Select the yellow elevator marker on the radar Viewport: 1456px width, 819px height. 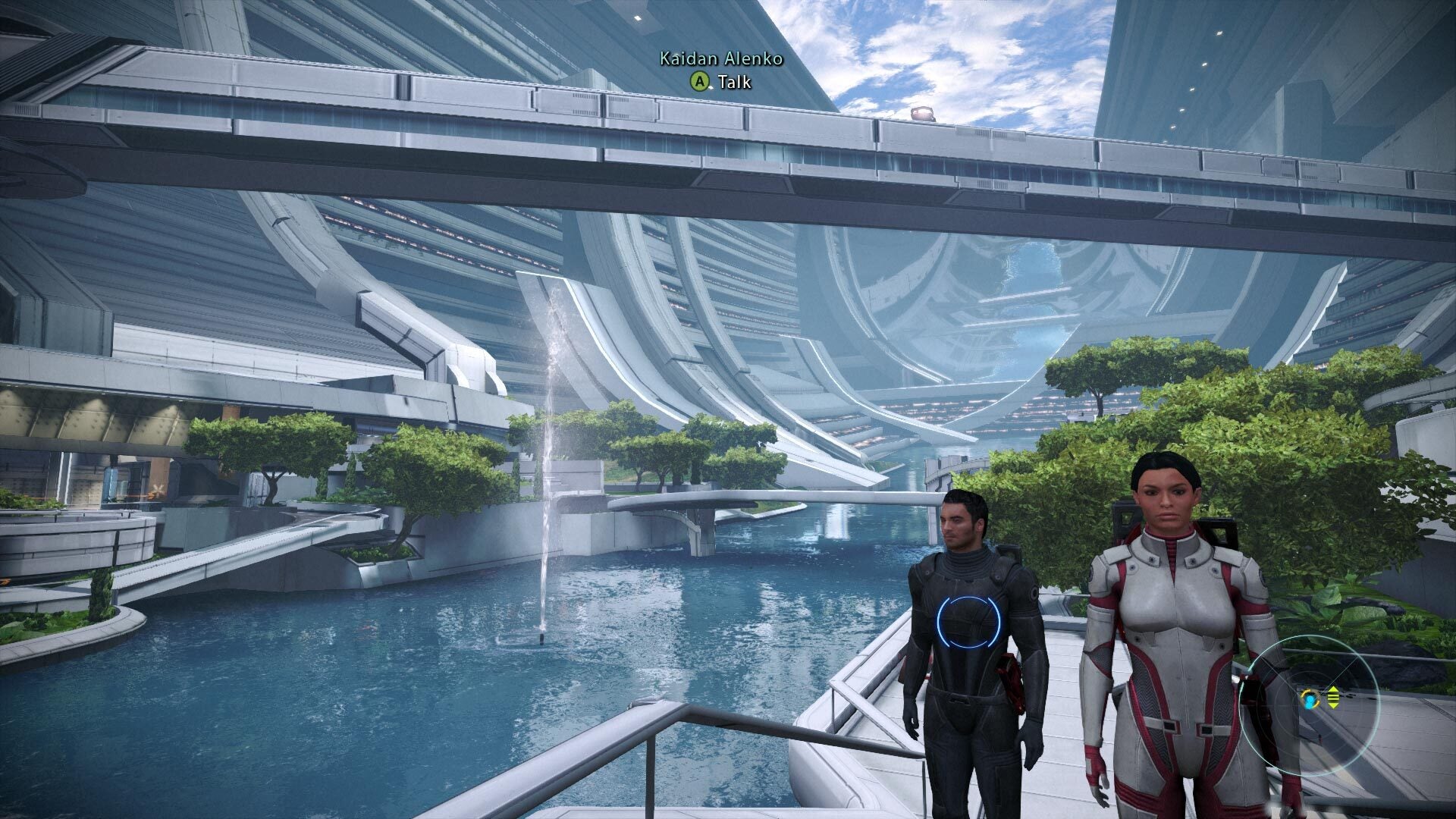tap(1332, 697)
